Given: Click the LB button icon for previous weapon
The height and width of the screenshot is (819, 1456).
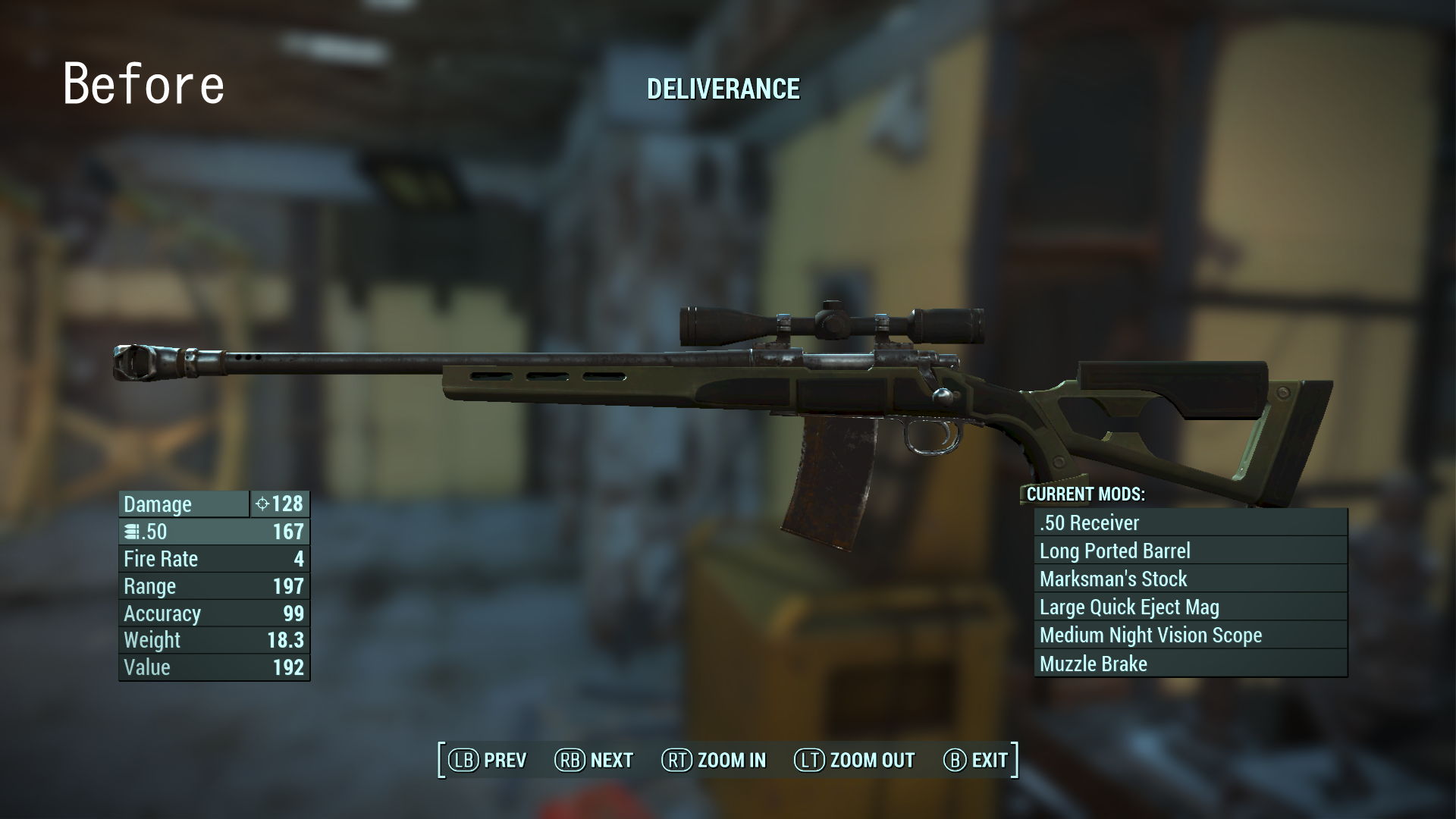Looking at the screenshot, I should coord(466,759).
